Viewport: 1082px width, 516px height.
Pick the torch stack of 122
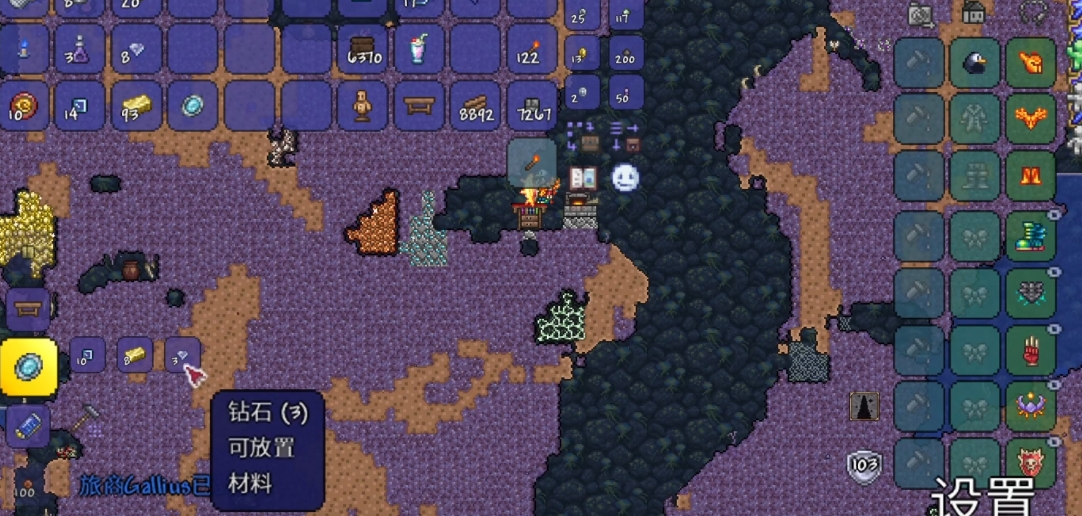coord(531,48)
